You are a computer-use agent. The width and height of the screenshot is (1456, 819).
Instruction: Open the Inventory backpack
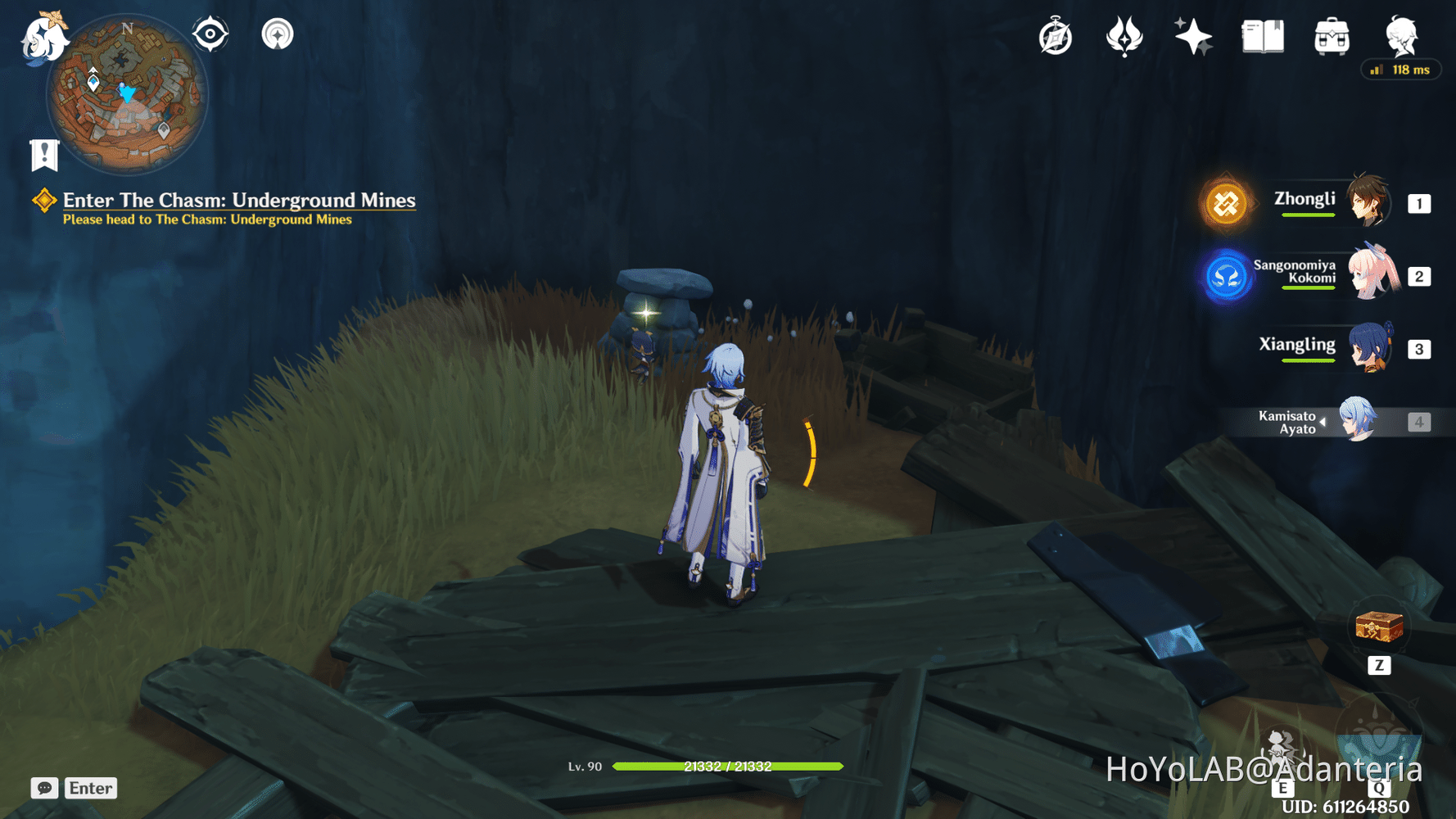[1331, 34]
